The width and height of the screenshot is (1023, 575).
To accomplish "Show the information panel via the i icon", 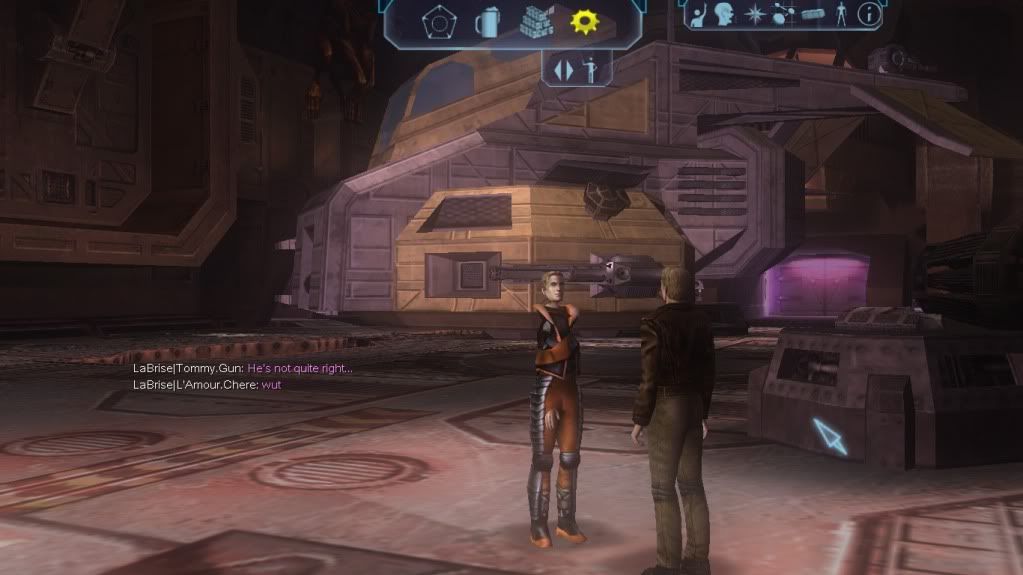I will coord(869,14).
